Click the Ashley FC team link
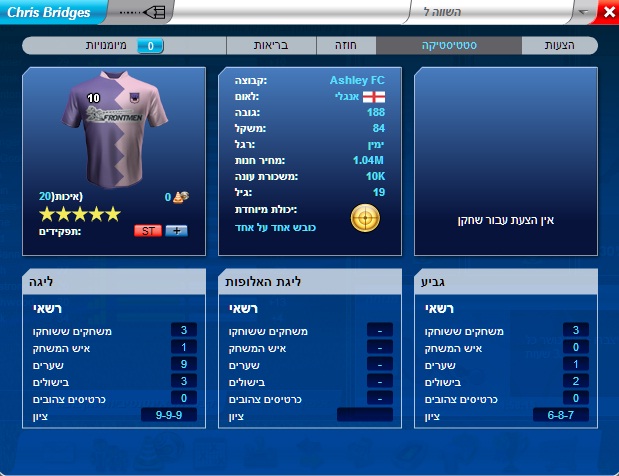619x476 pixels. click(357, 80)
